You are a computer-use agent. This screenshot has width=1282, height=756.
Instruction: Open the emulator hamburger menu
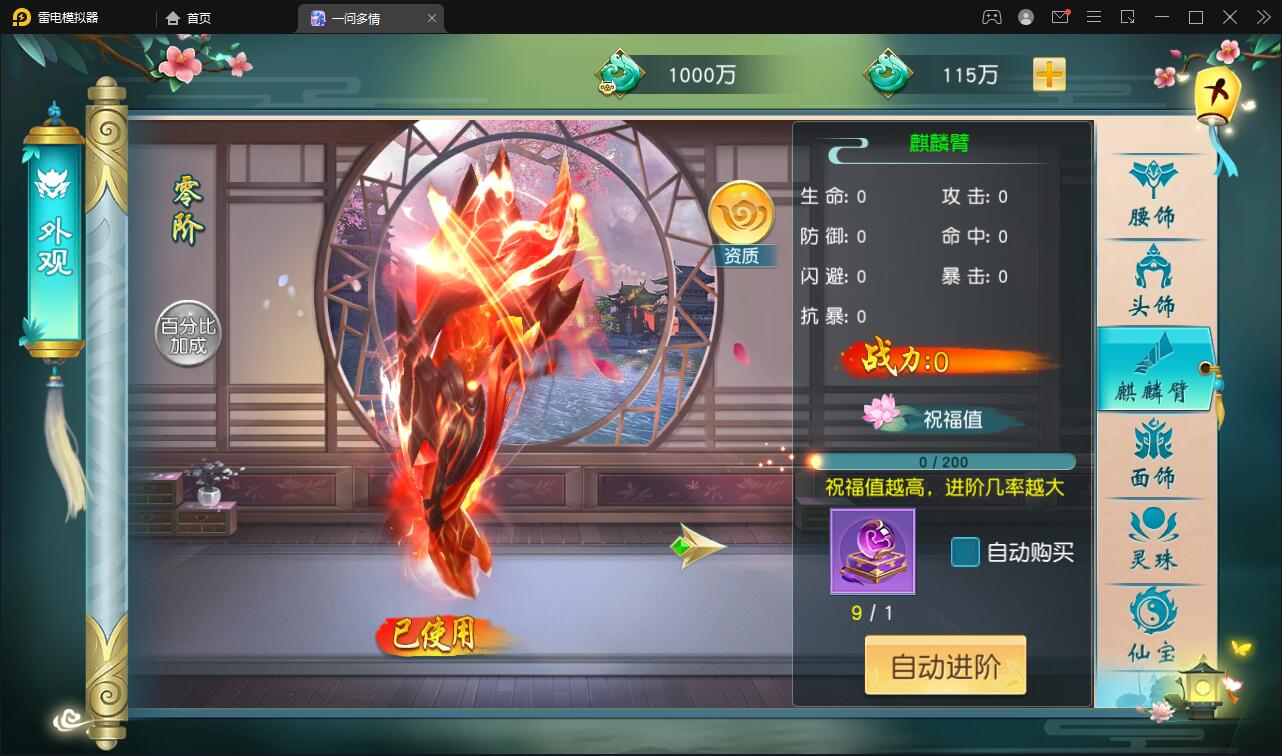coord(1094,17)
